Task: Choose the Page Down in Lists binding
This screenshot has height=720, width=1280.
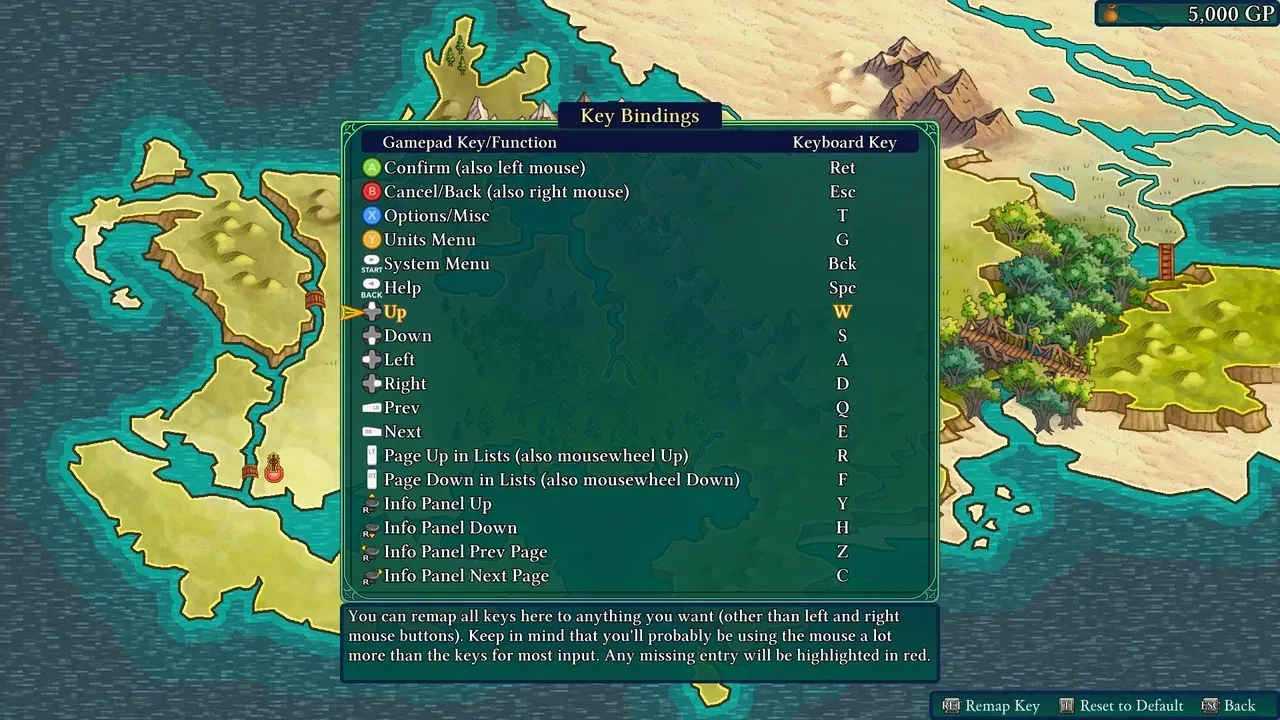Action: click(561, 480)
